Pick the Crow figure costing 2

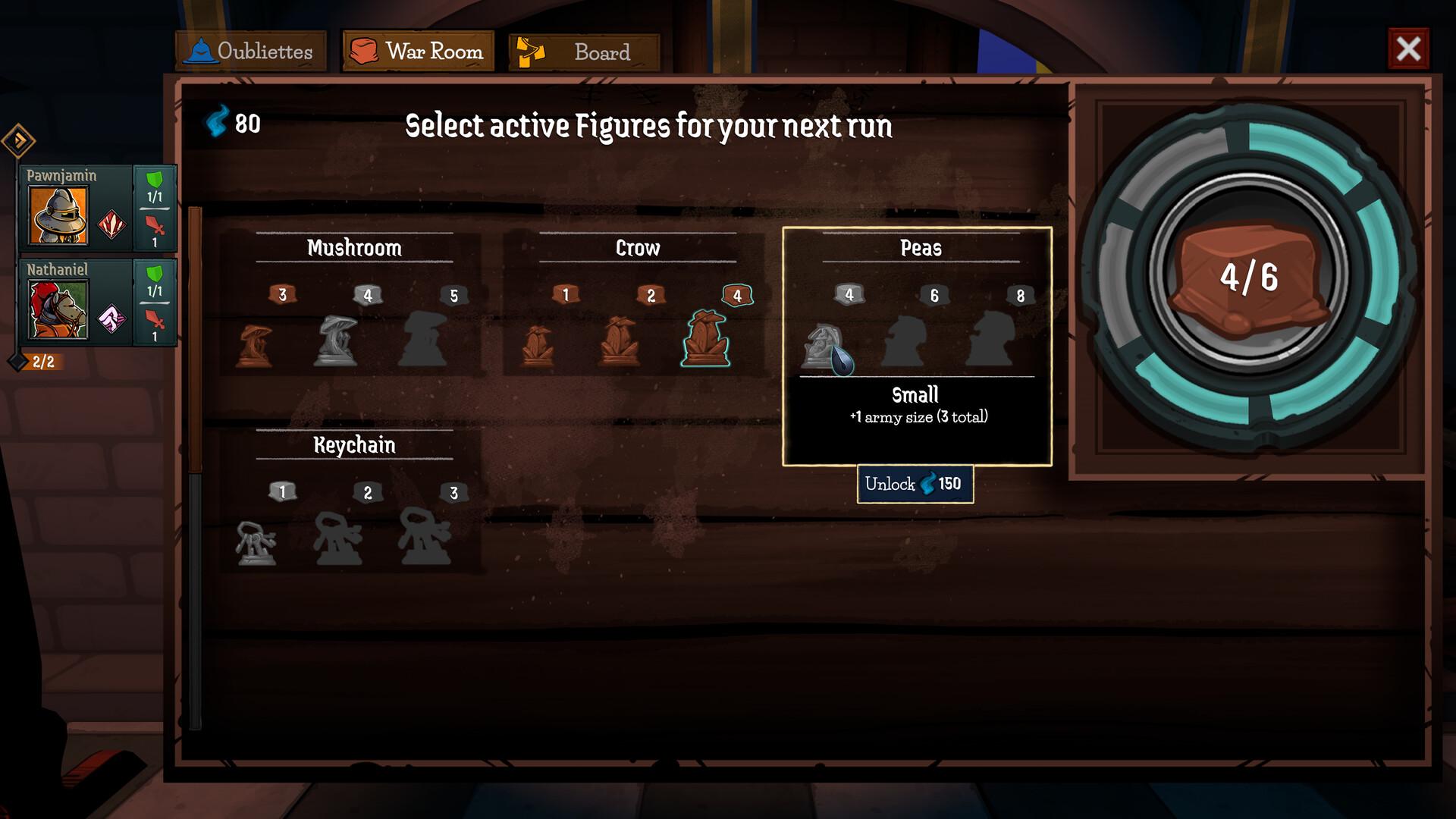pyautogui.click(x=620, y=341)
